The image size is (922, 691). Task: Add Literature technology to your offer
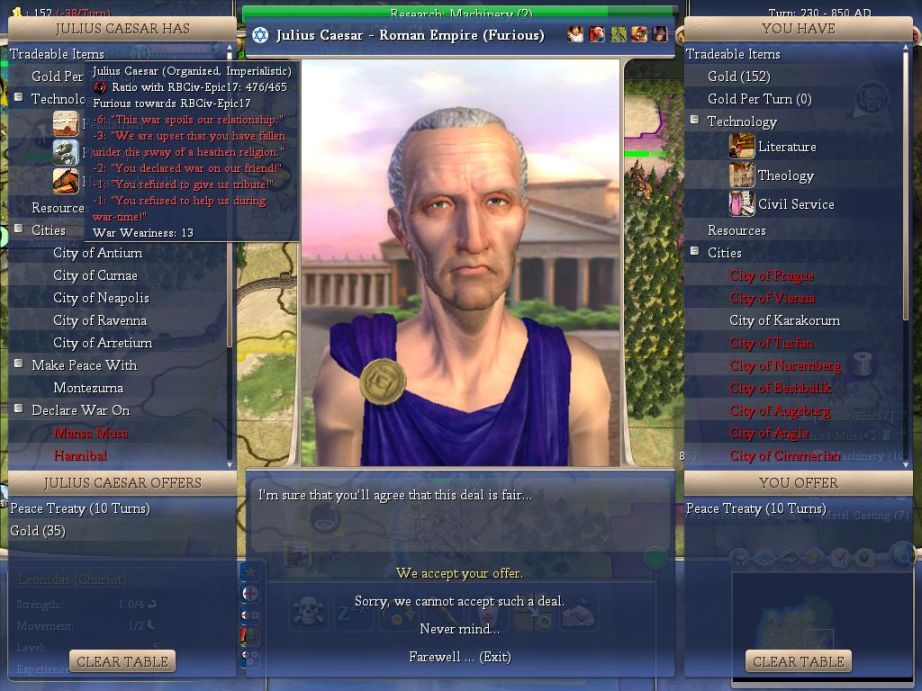[786, 147]
